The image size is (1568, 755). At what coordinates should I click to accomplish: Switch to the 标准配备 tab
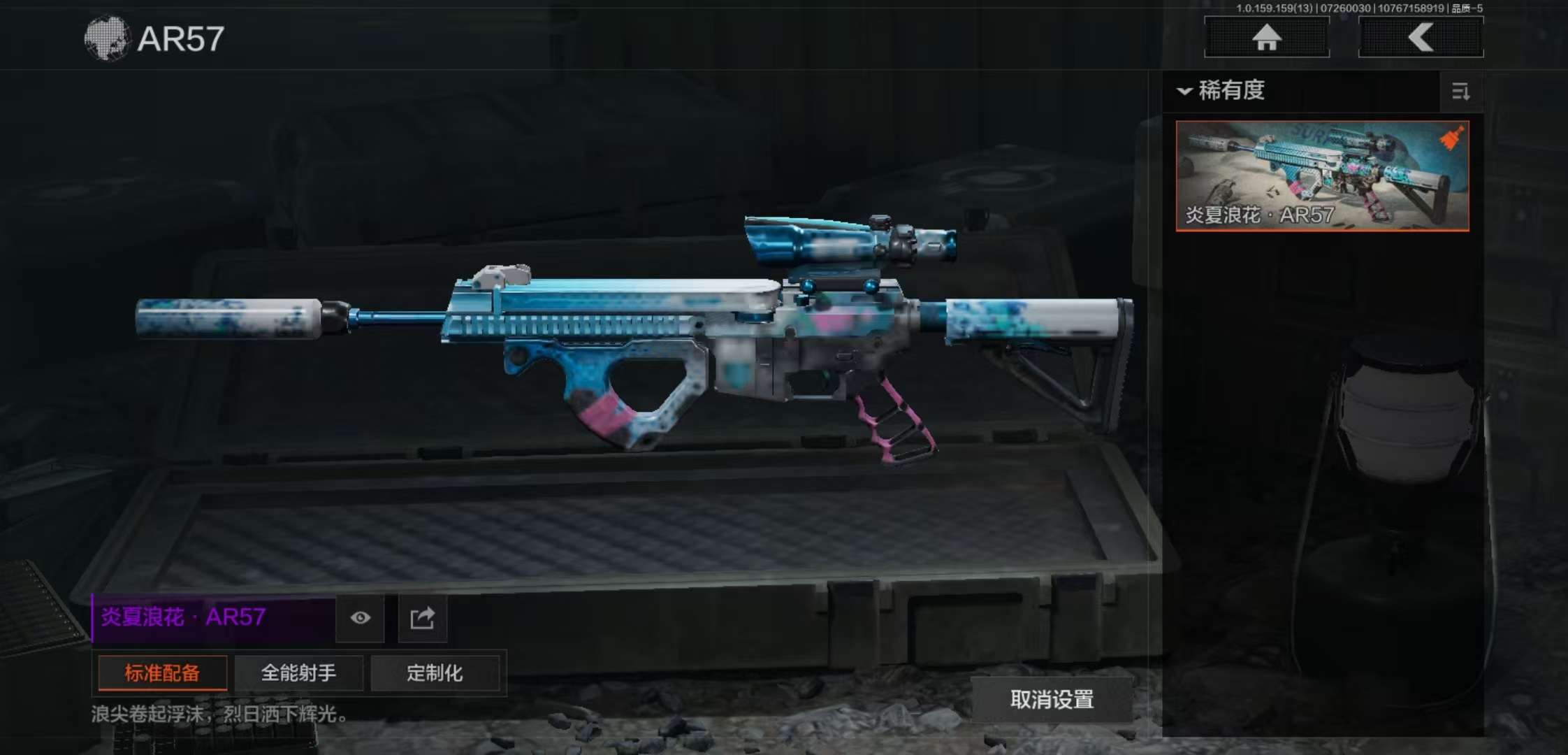(162, 673)
